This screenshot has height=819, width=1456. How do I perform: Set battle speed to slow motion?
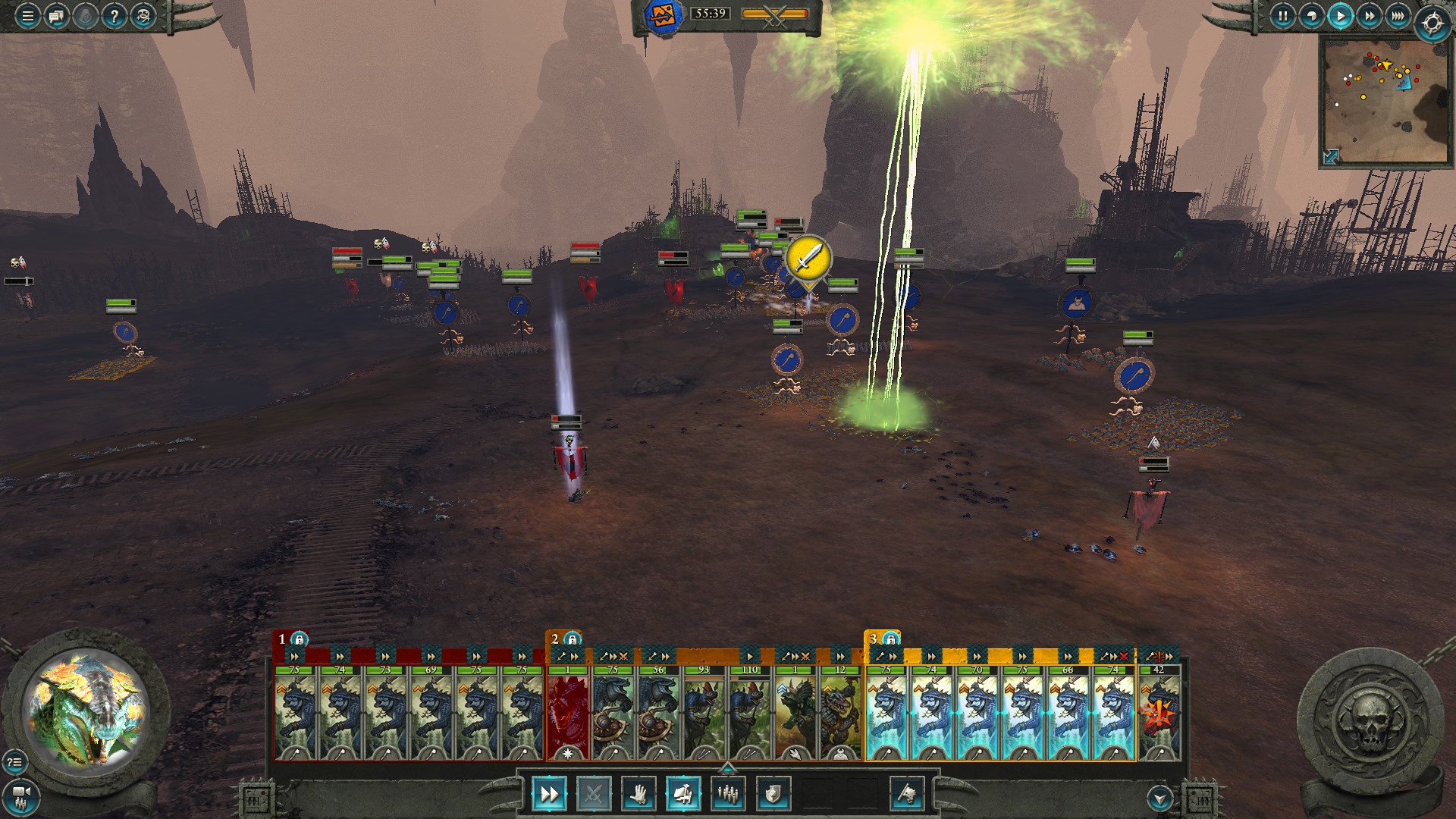[1311, 16]
